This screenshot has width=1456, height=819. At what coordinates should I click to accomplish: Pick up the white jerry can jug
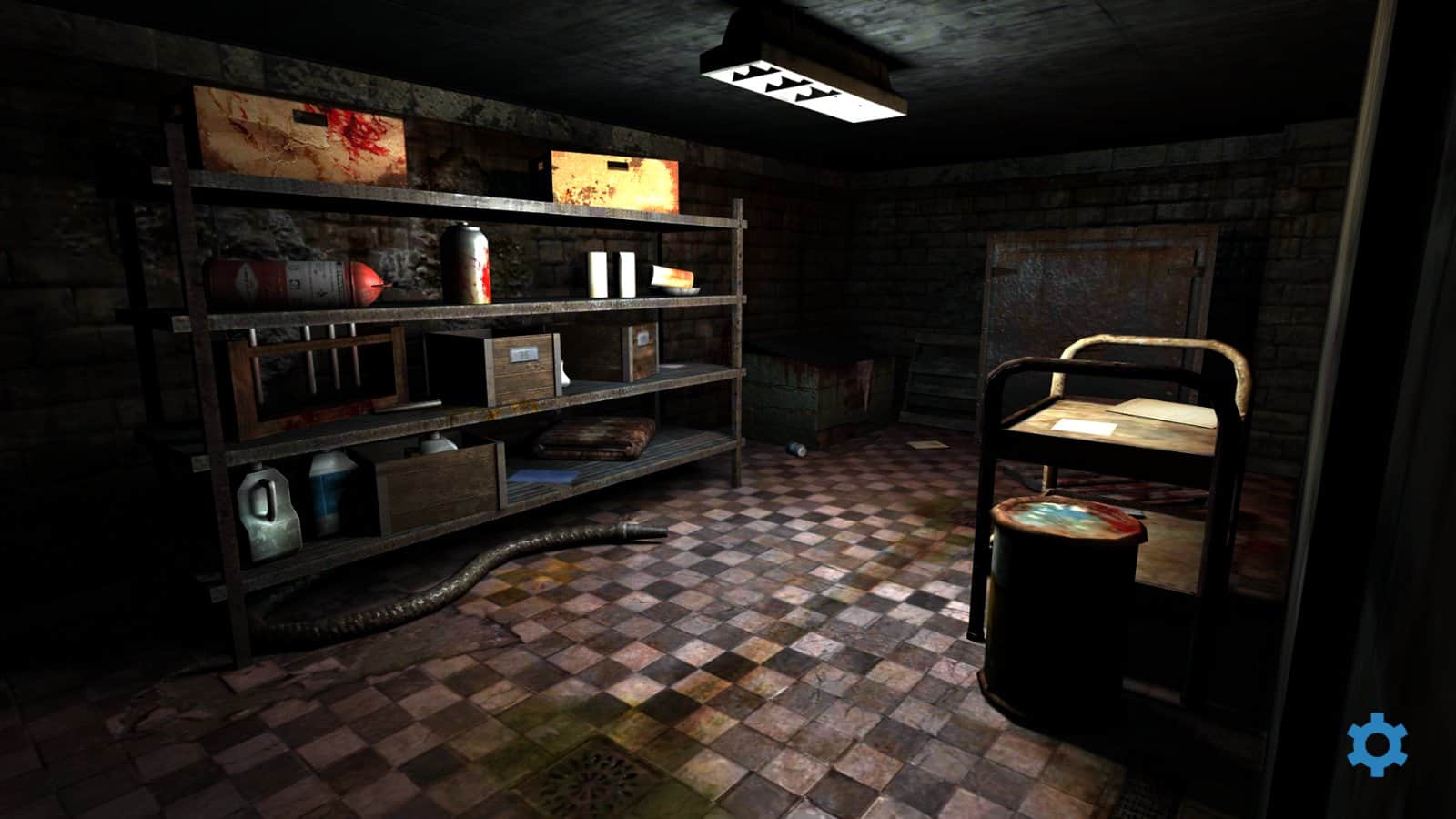(x=267, y=510)
